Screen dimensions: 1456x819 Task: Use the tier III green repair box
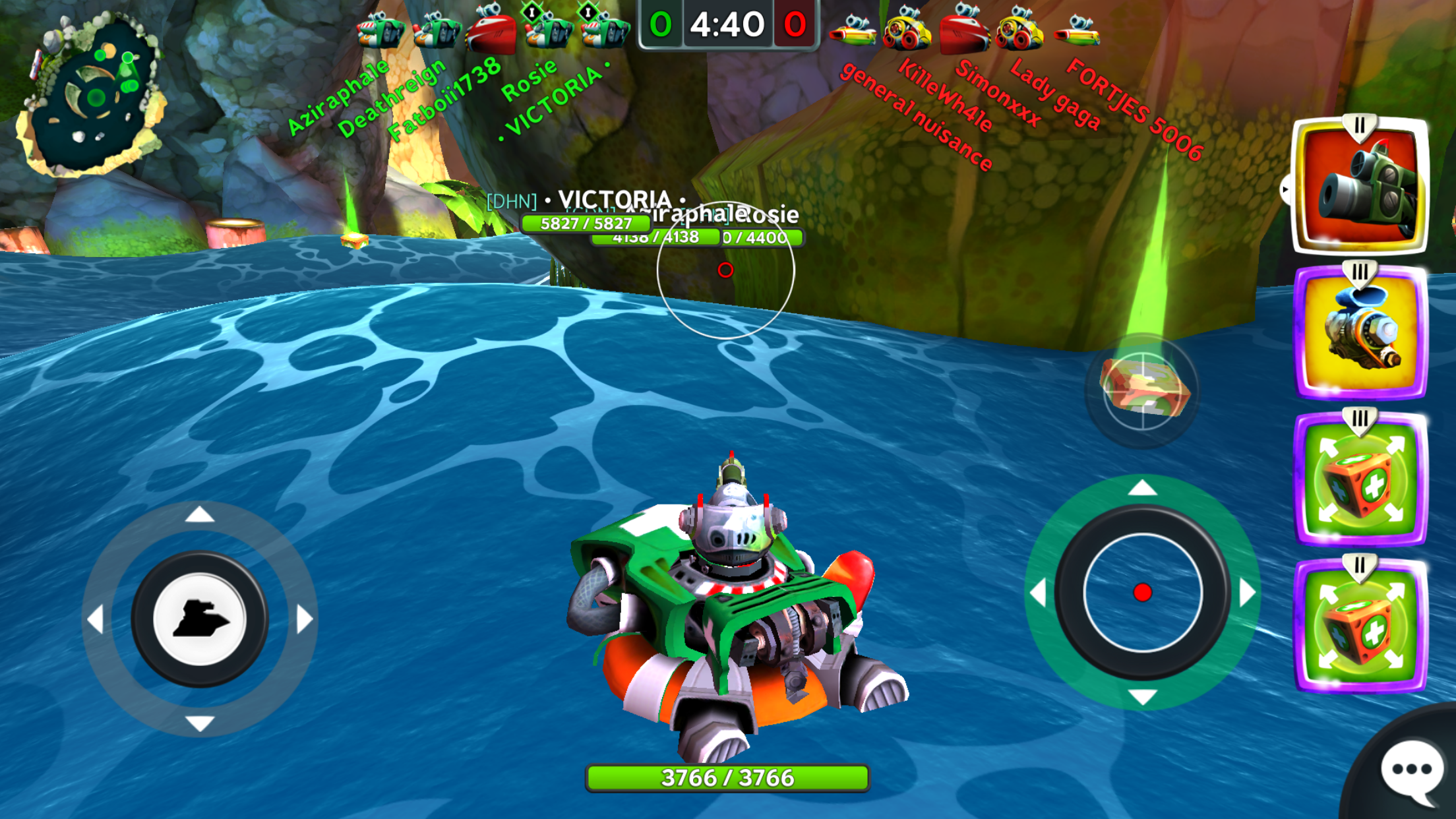pyautogui.click(x=1360, y=481)
